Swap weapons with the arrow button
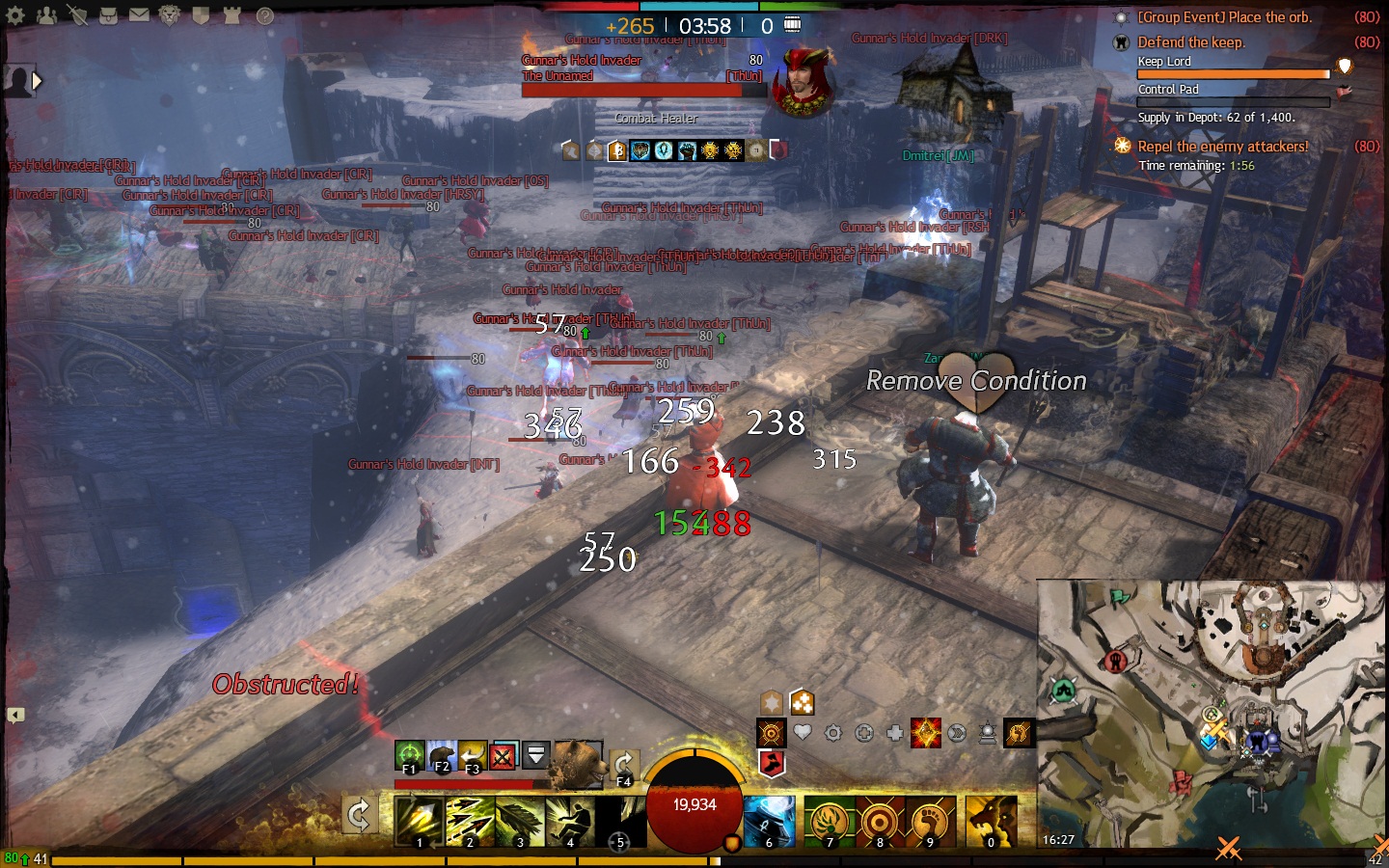 (x=359, y=816)
